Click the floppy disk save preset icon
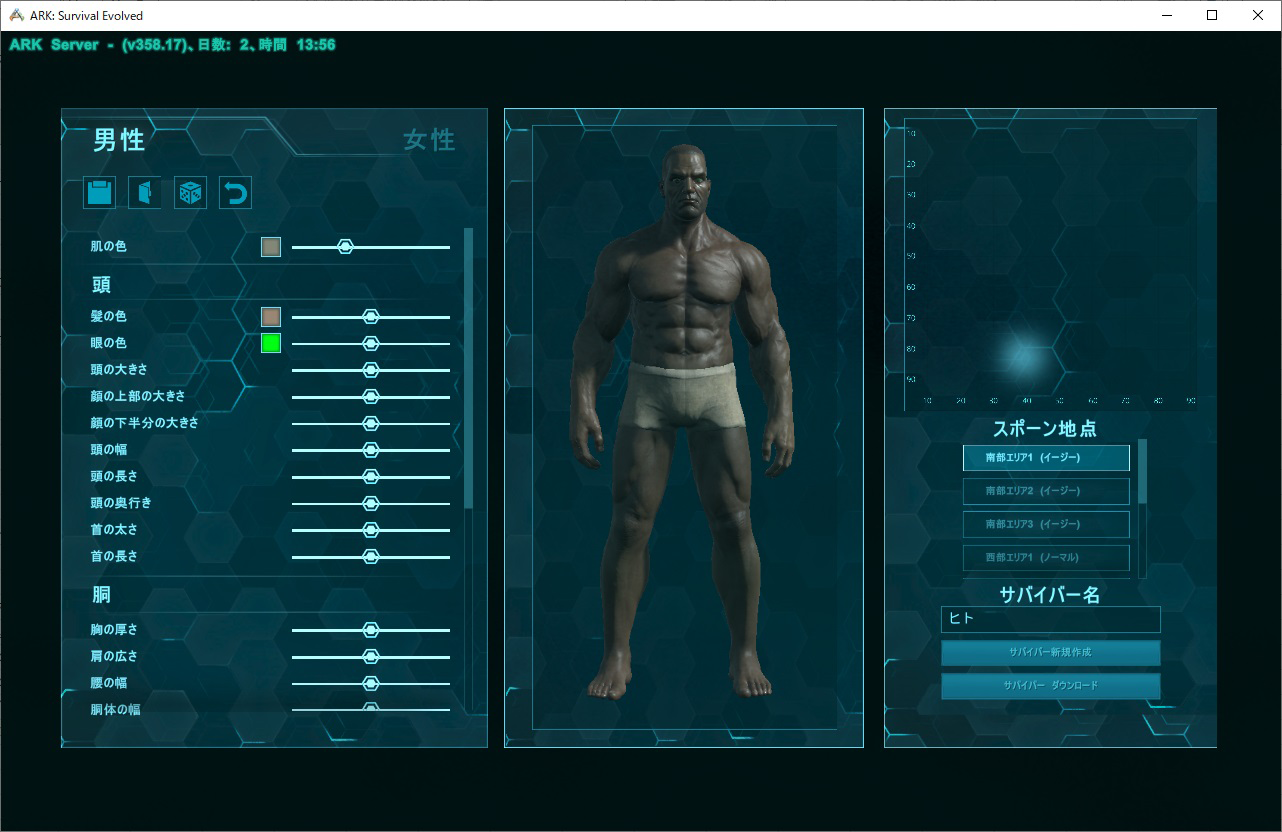This screenshot has height=832, width=1282. [x=99, y=193]
